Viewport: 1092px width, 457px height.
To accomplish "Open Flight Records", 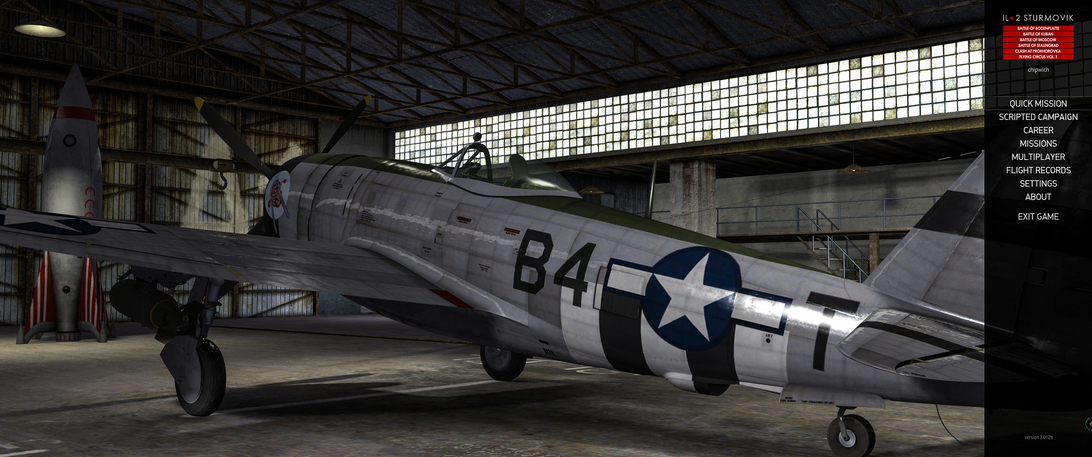I will pyautogui.click(x=1038, y=171).
